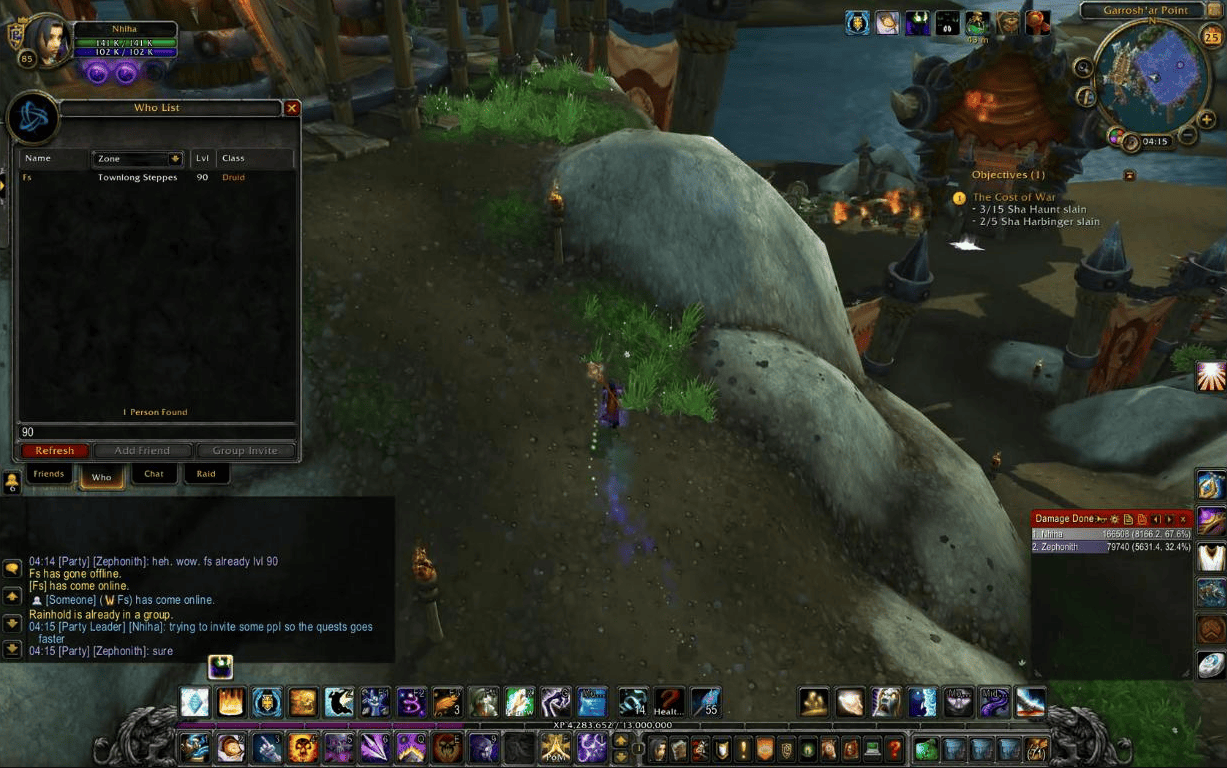Click the Who search text field

click(155, 432)
